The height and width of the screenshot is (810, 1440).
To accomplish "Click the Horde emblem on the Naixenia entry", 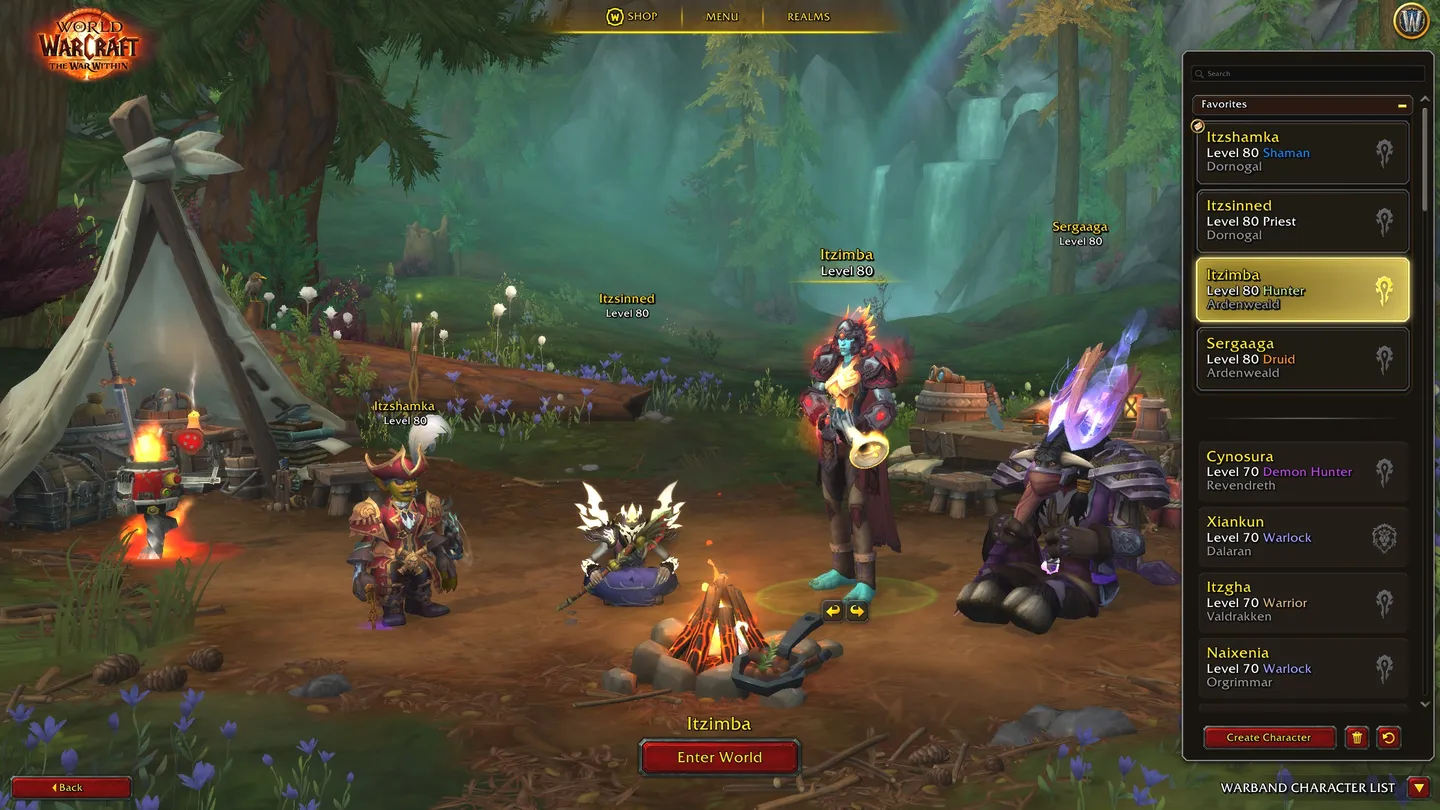I will pos(1385,668).
